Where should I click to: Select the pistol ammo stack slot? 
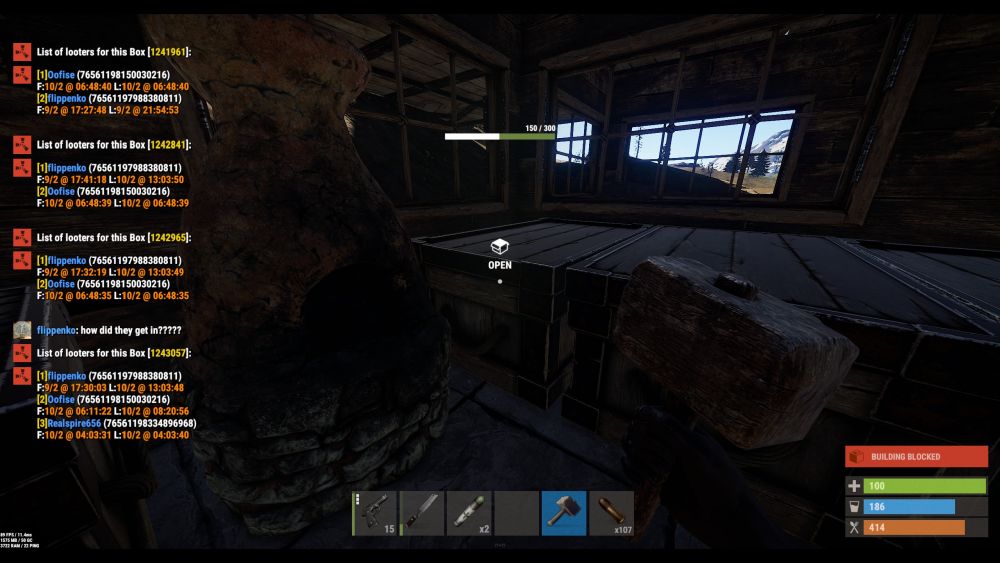[x=611, y=513]
